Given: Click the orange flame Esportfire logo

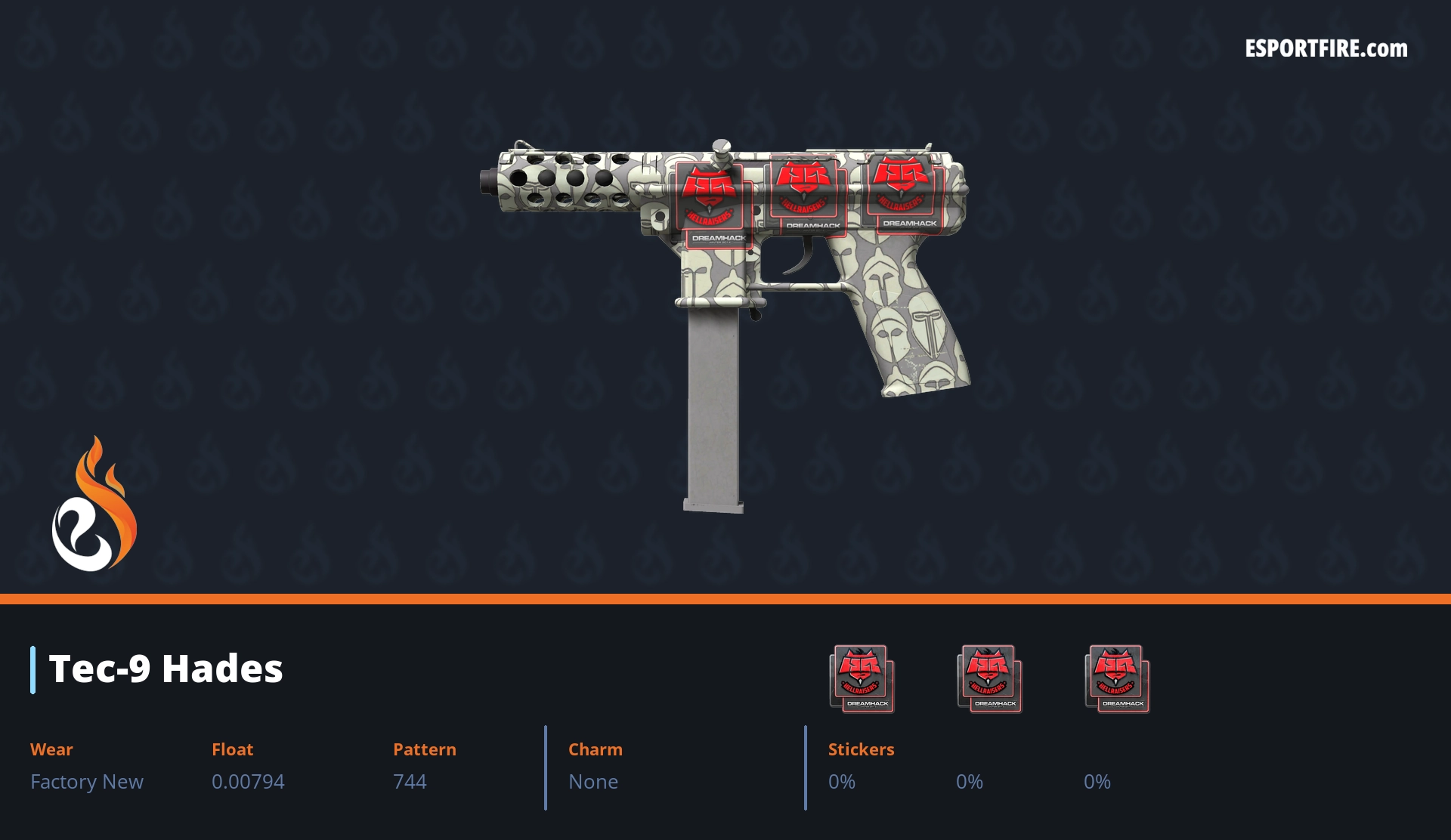Looking at the screenshot, I should (94, 505).
